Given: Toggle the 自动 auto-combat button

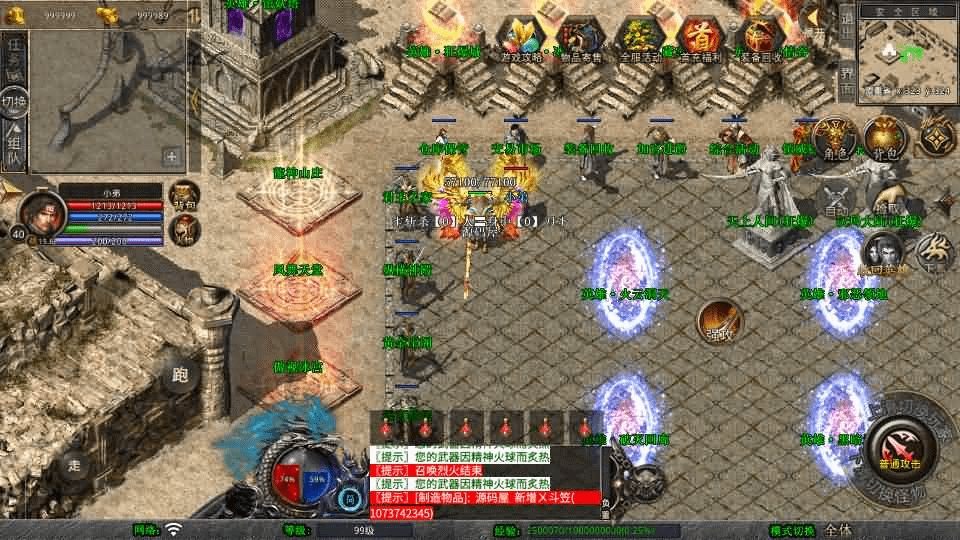Looking at the screenshot, I should point(833,203).
